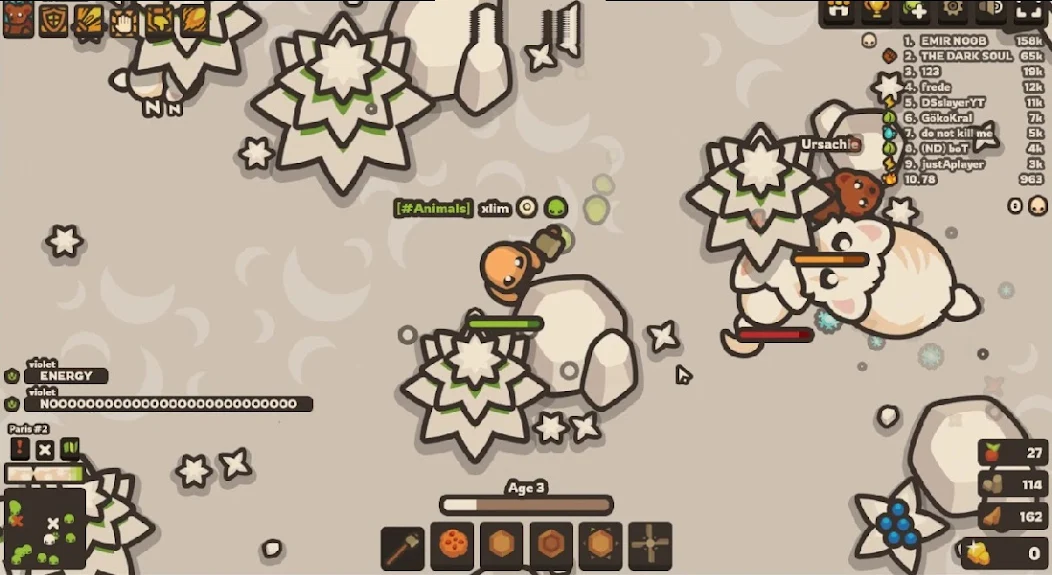Click the white X button above minimap
The image size is (1052, 575).
pyautogui.click(x=45, y=449)
